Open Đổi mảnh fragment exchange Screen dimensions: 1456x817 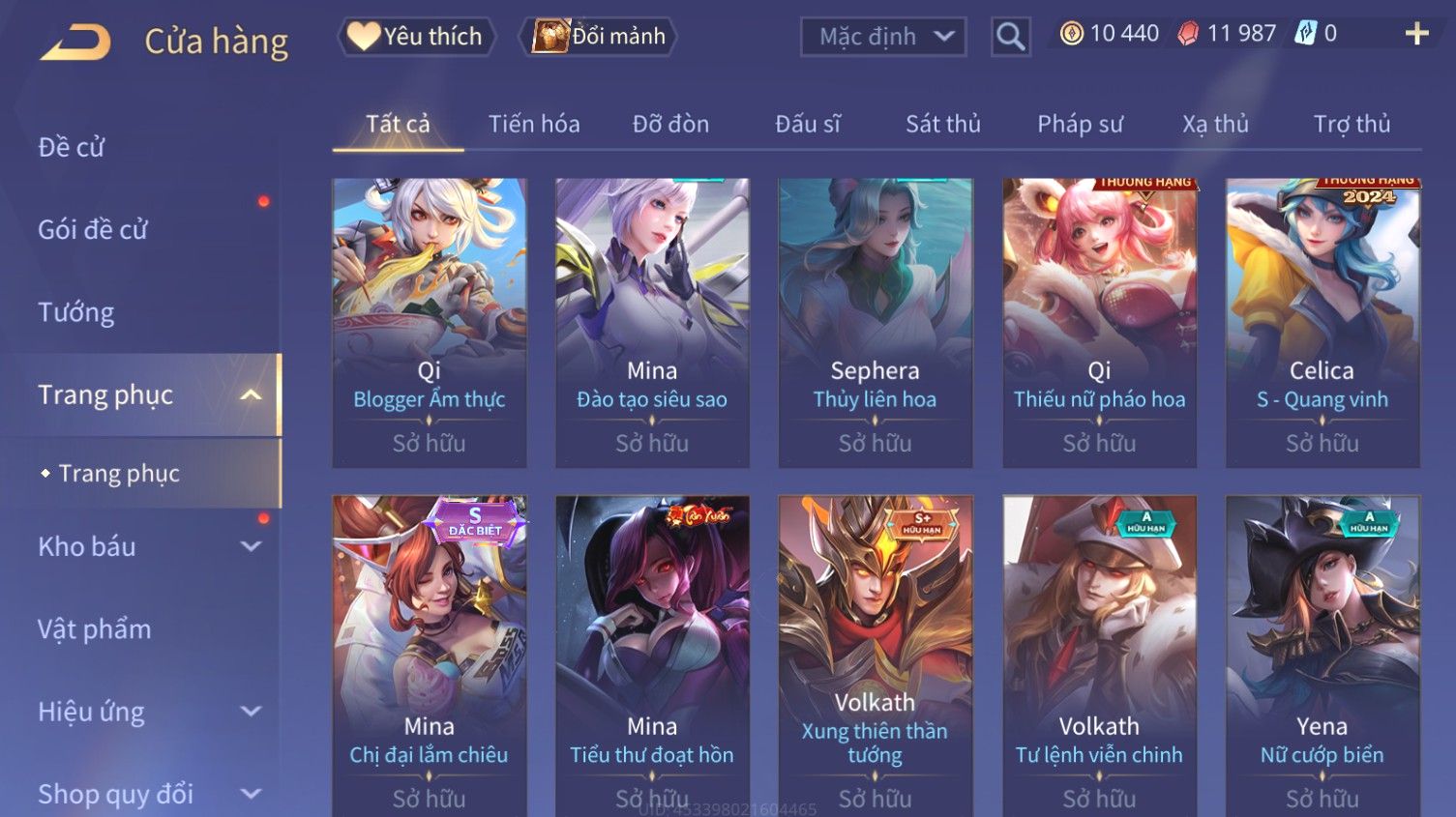coord(600,37)
